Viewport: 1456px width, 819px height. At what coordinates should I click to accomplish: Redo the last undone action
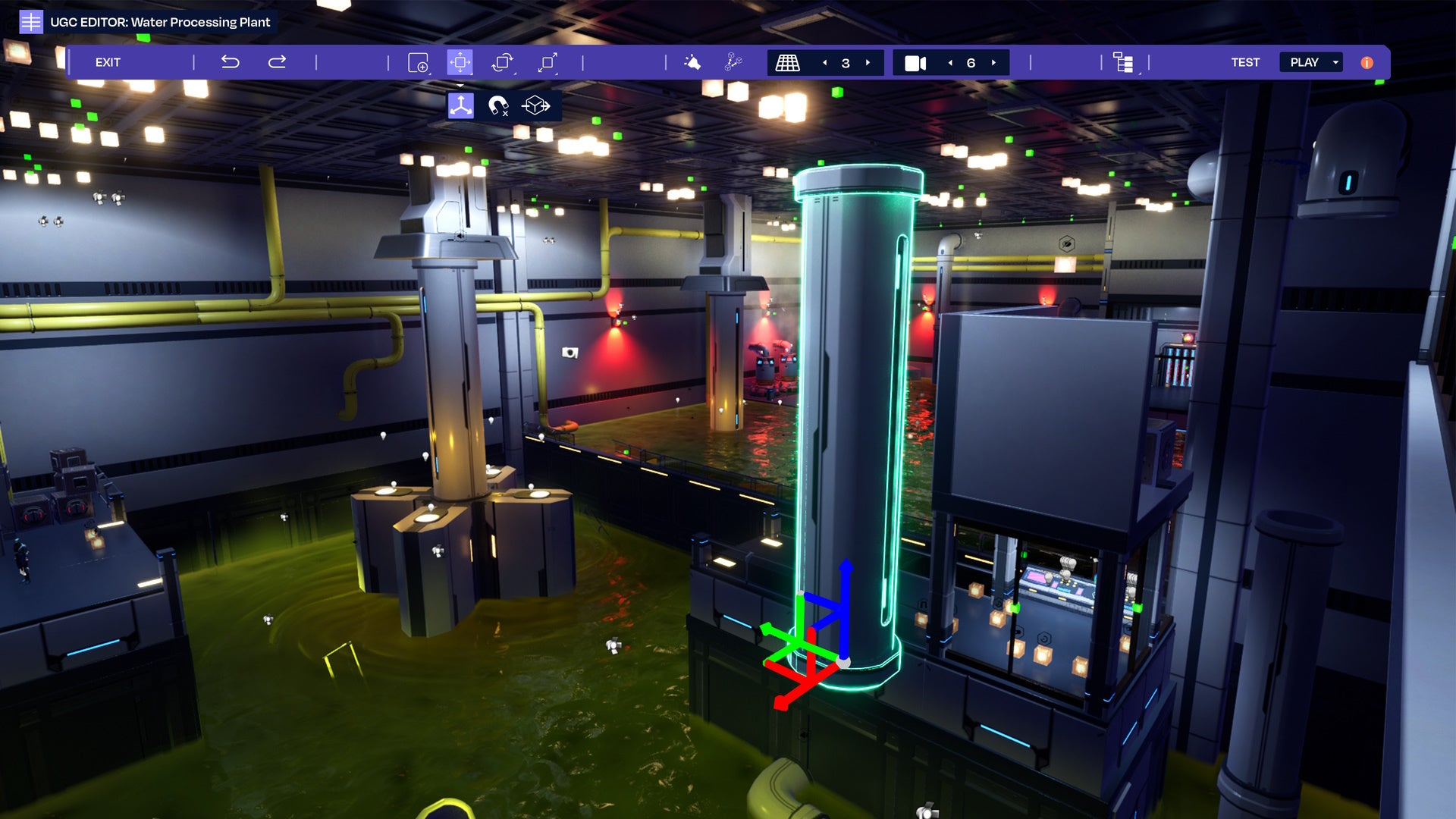point(277,62)
